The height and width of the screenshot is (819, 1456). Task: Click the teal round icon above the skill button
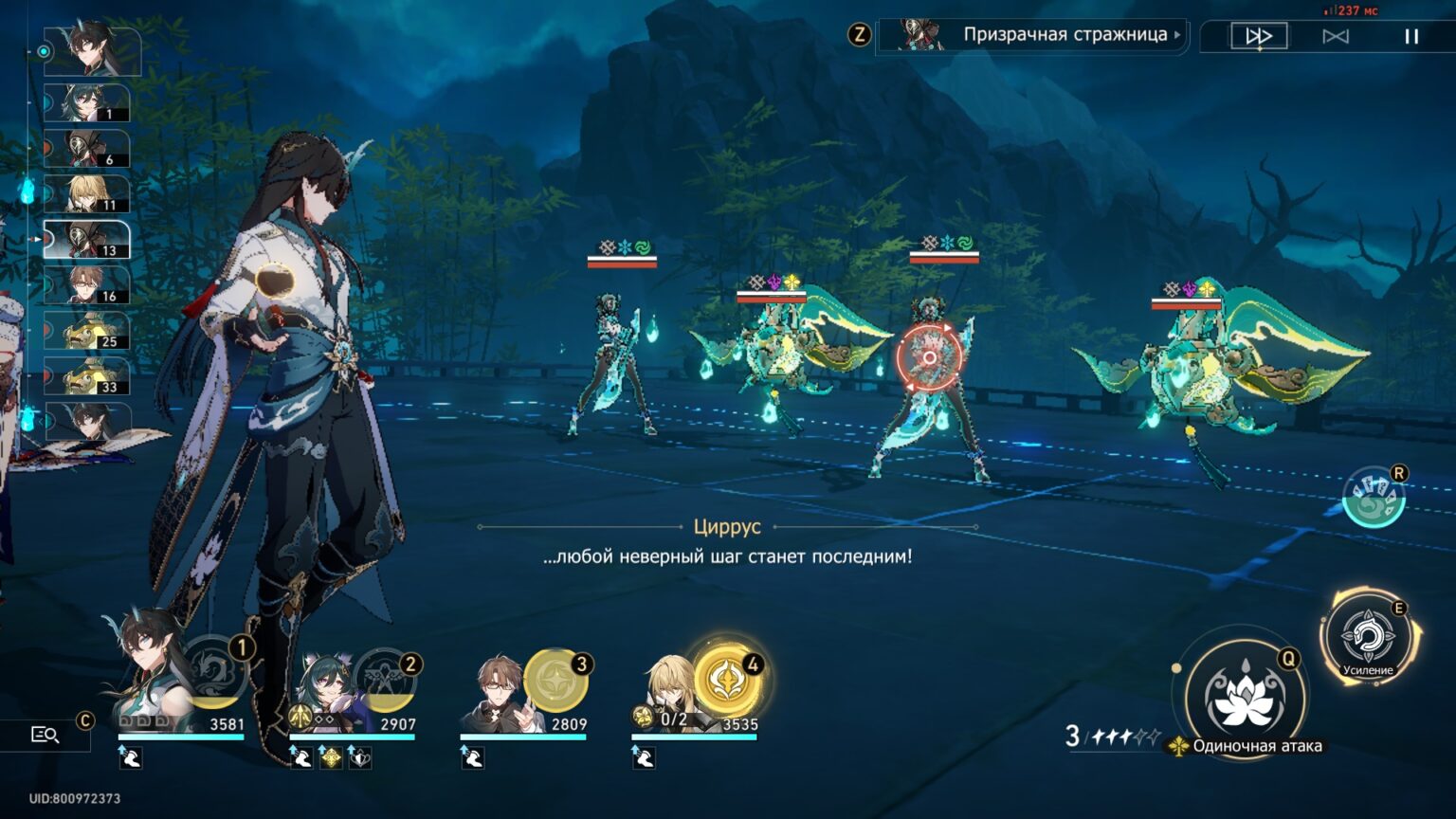tap(1374, 497)
